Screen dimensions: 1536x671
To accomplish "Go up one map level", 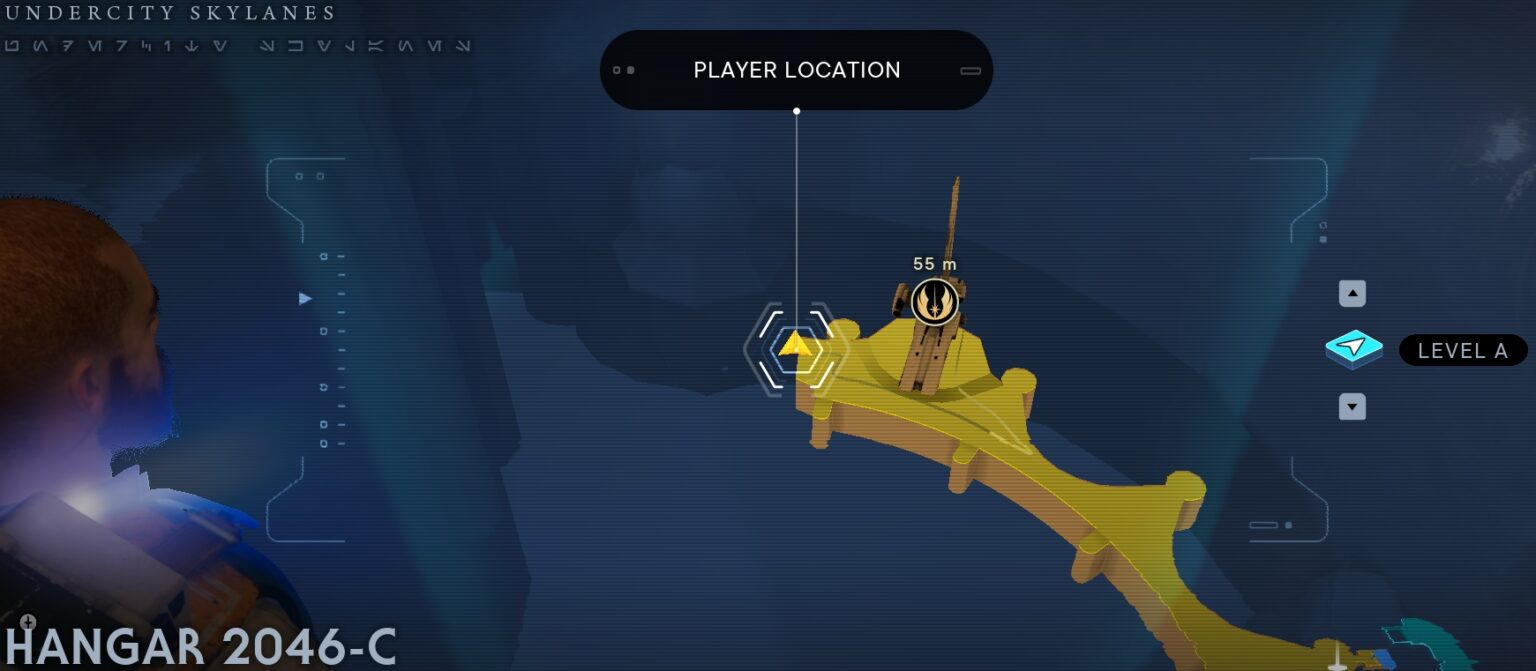I will [x=1352, y=294].
